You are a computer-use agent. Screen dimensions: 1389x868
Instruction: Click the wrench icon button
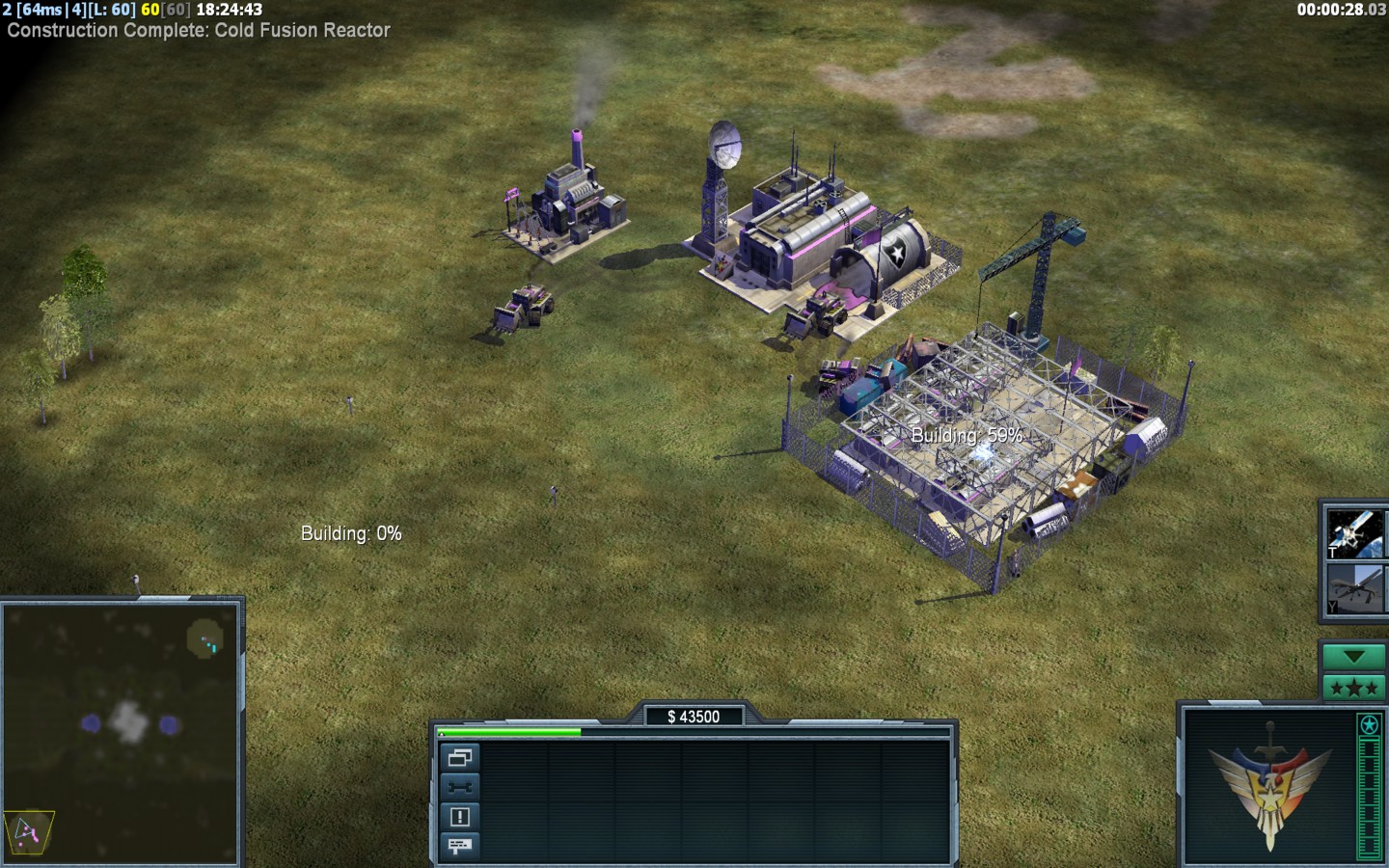[x=459, y=787]
